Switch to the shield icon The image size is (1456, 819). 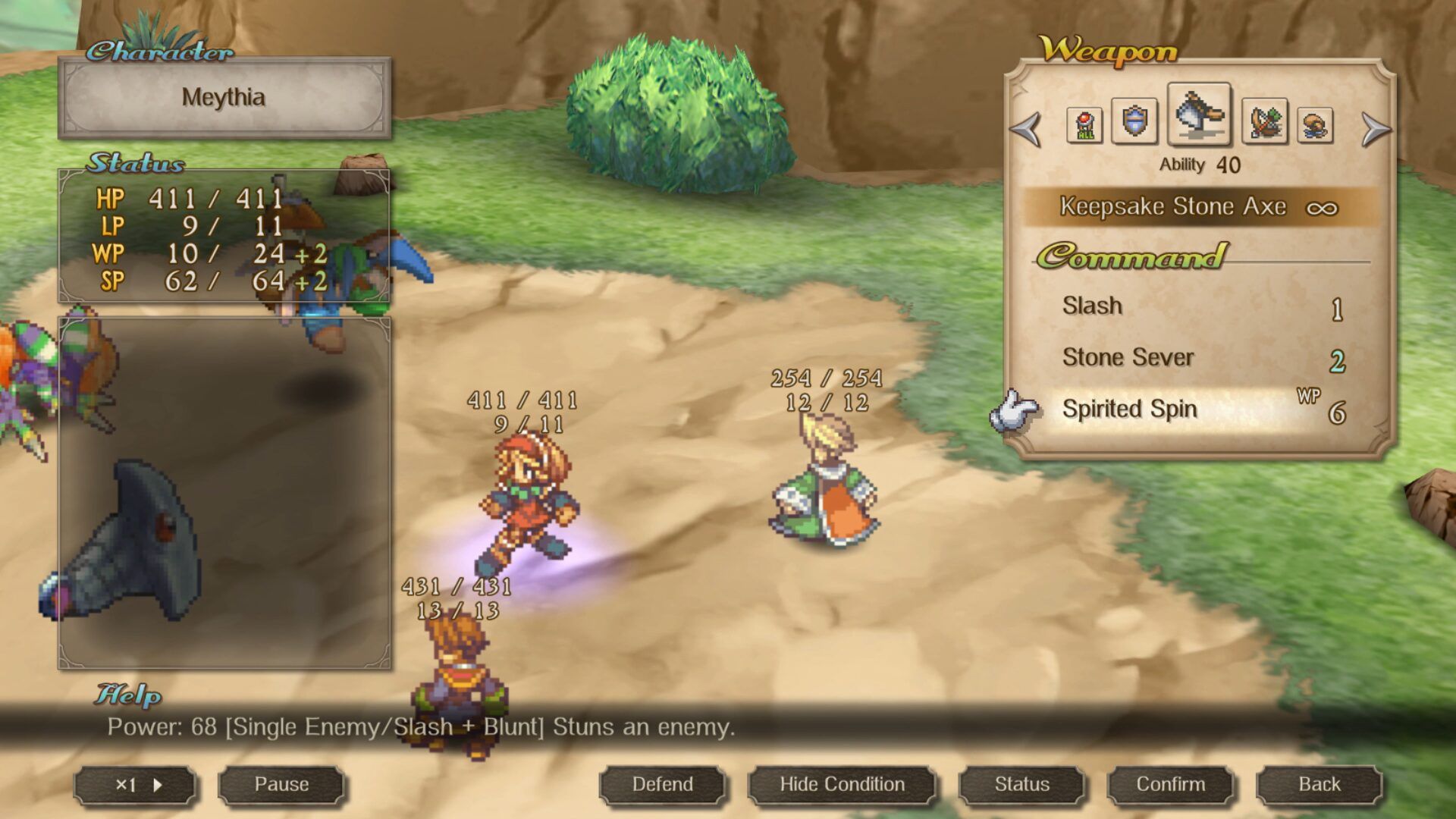click(x=1134, y=121)
